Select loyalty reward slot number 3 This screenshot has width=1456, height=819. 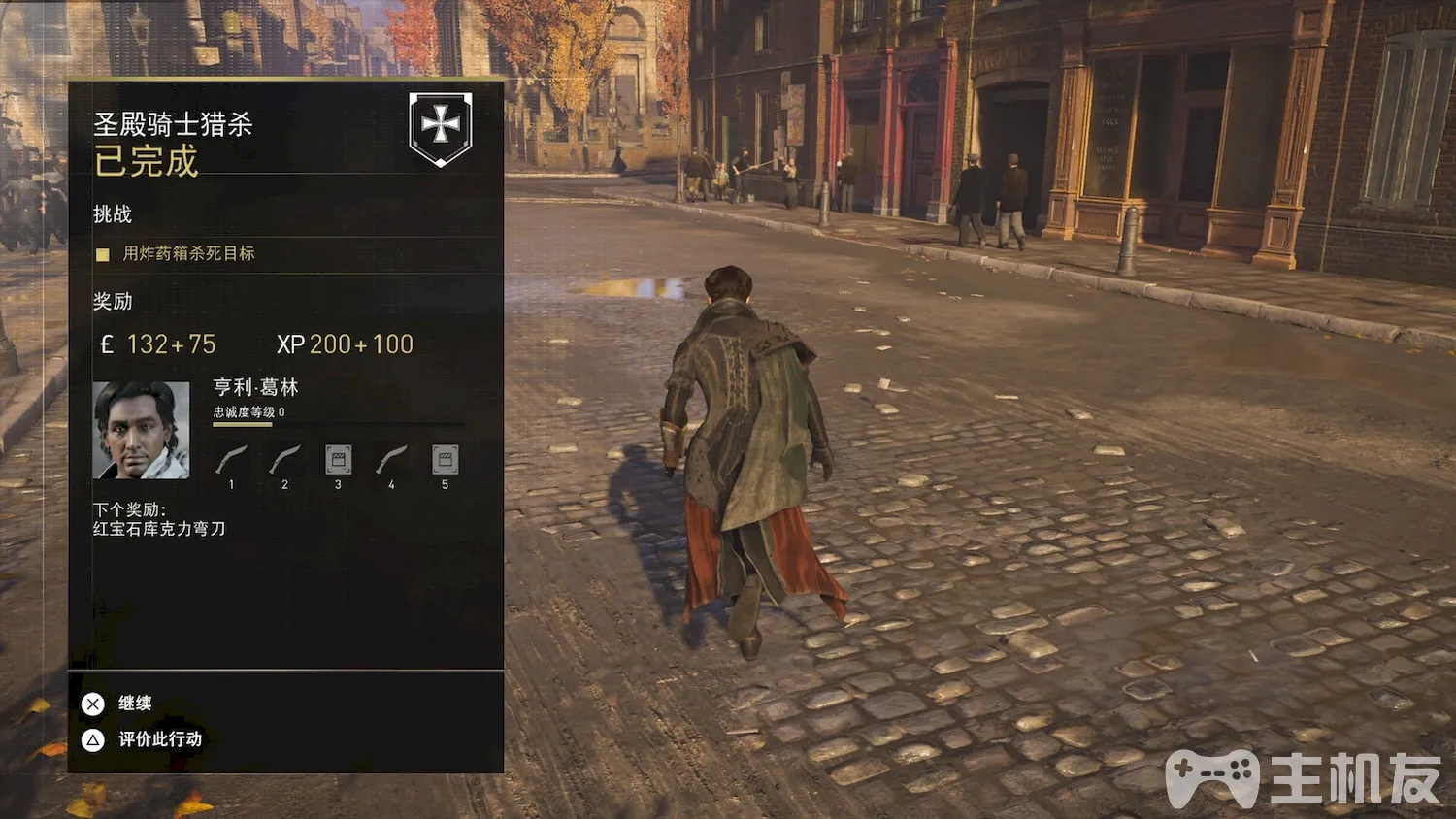click(x=338, y=460)
